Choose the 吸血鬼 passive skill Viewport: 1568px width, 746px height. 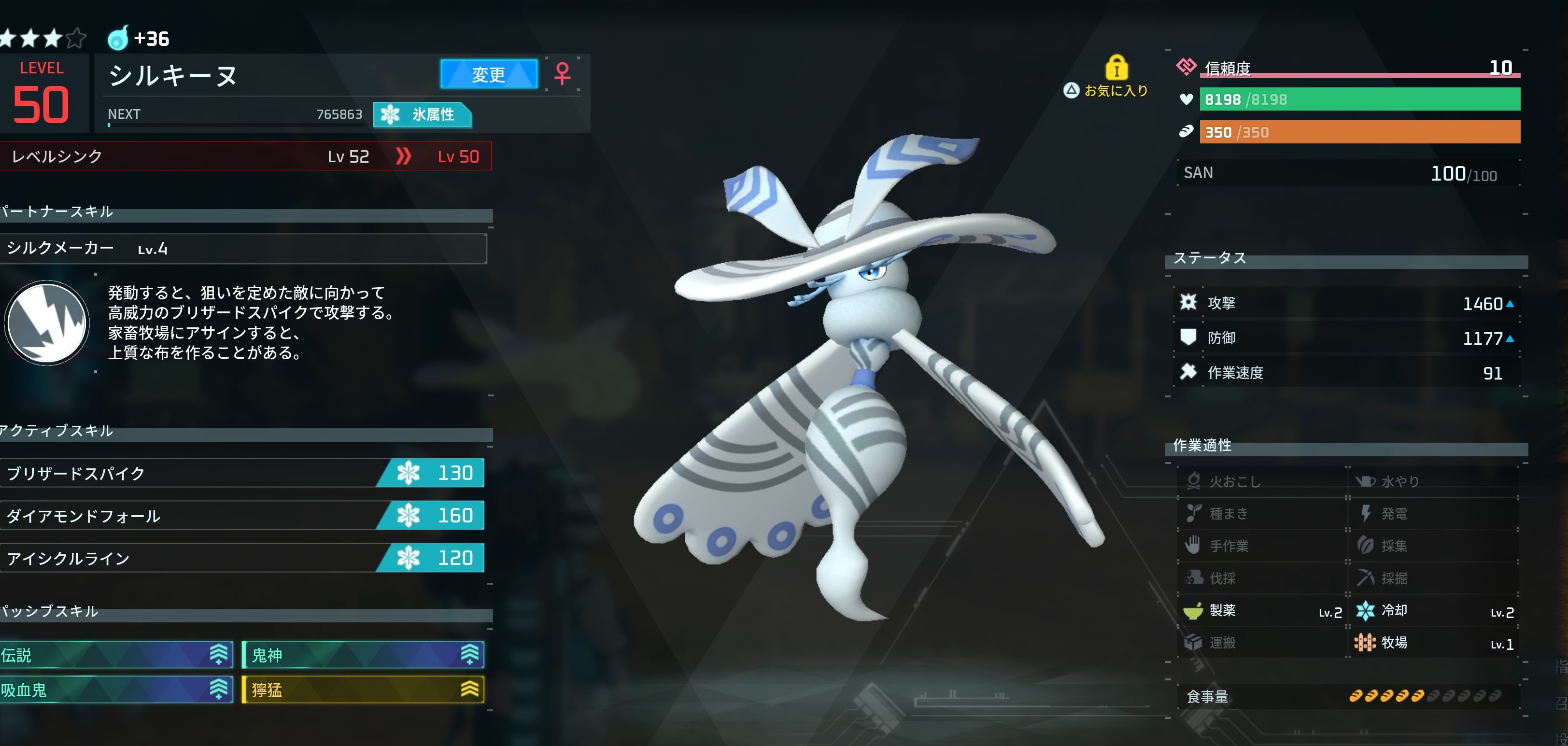click(x=114, y=690)
